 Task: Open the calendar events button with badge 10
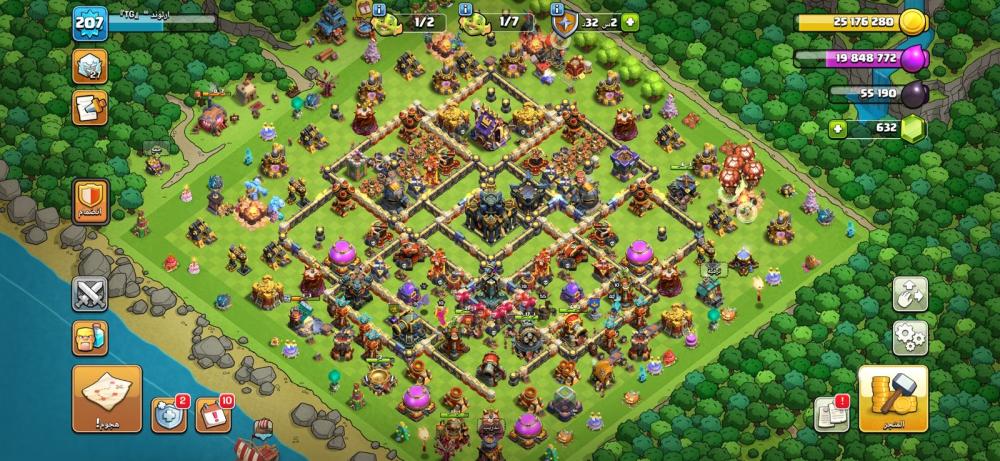(x=212, y=414)
